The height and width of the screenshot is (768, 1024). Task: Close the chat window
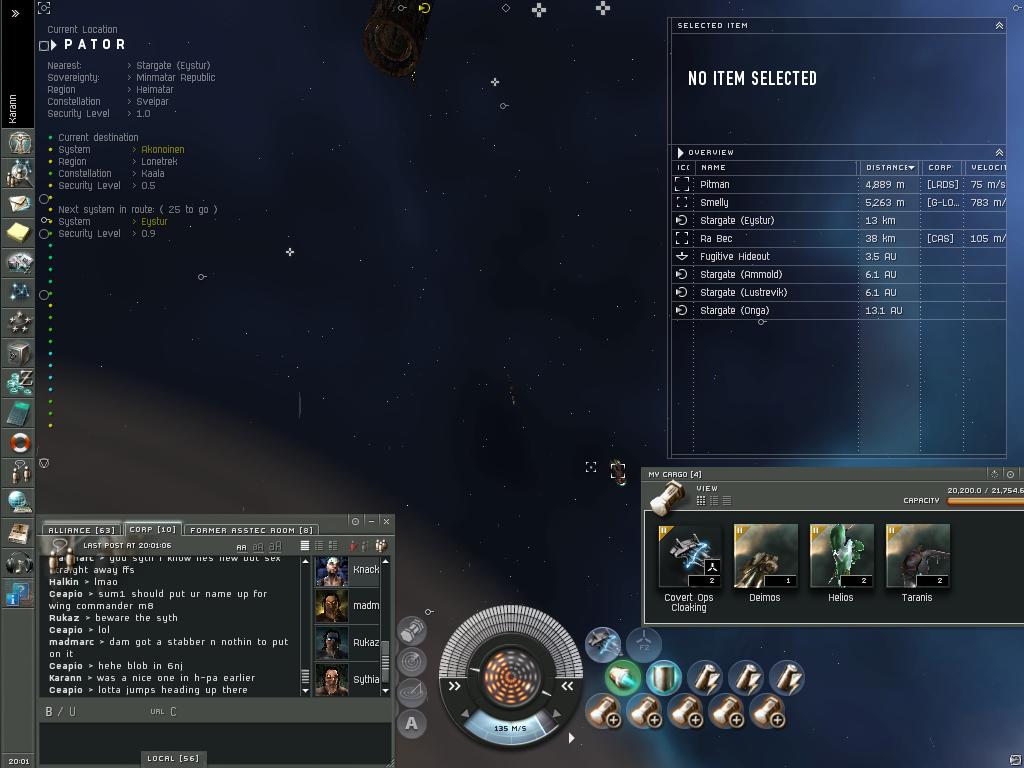click(386, 521)
